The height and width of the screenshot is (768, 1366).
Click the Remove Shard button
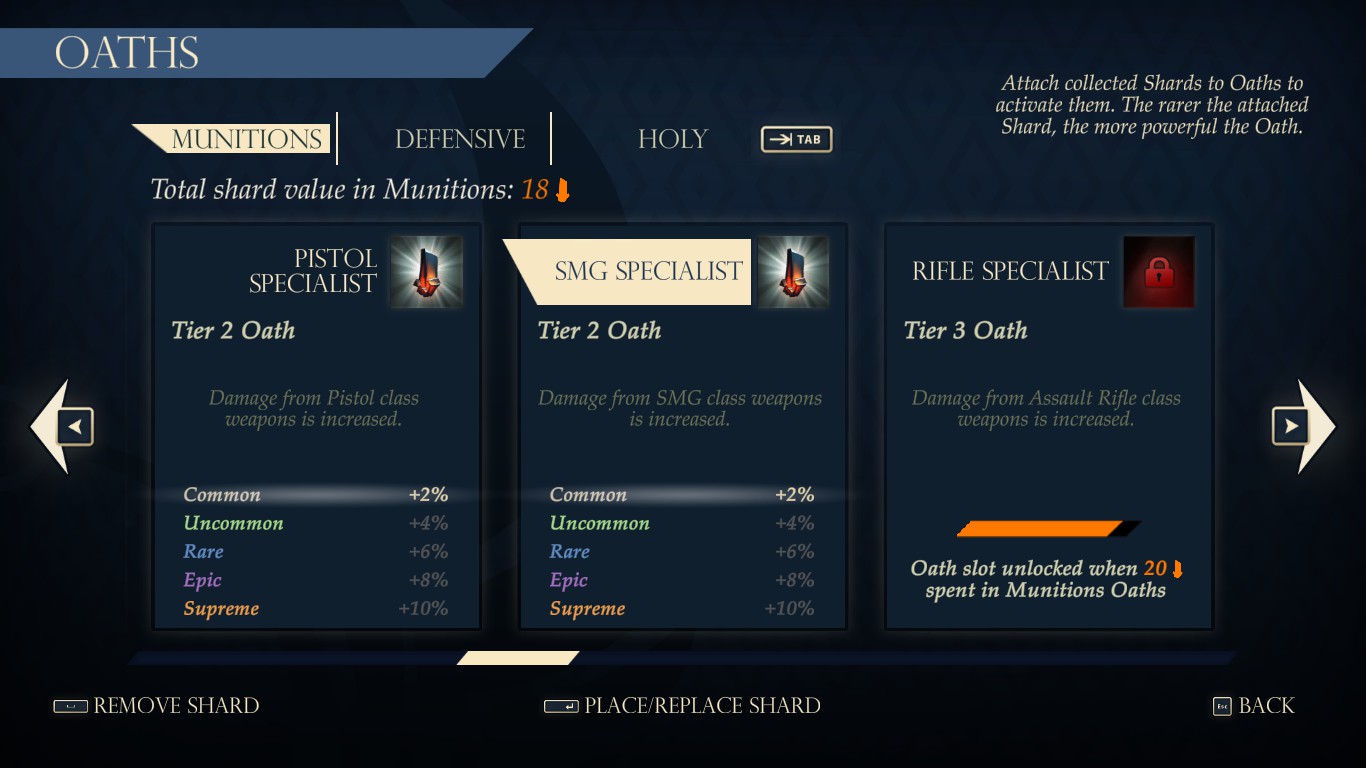[176, 706]
